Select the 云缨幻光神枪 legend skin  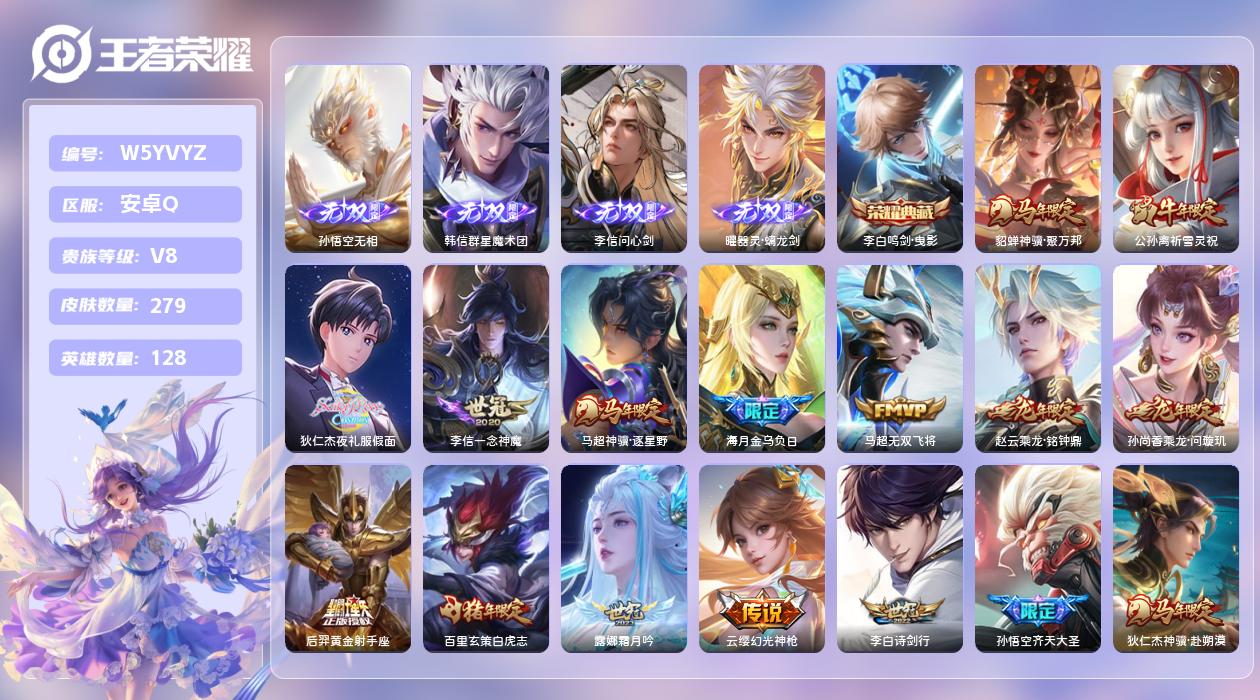pyautogui.click(x=762, y=558)
